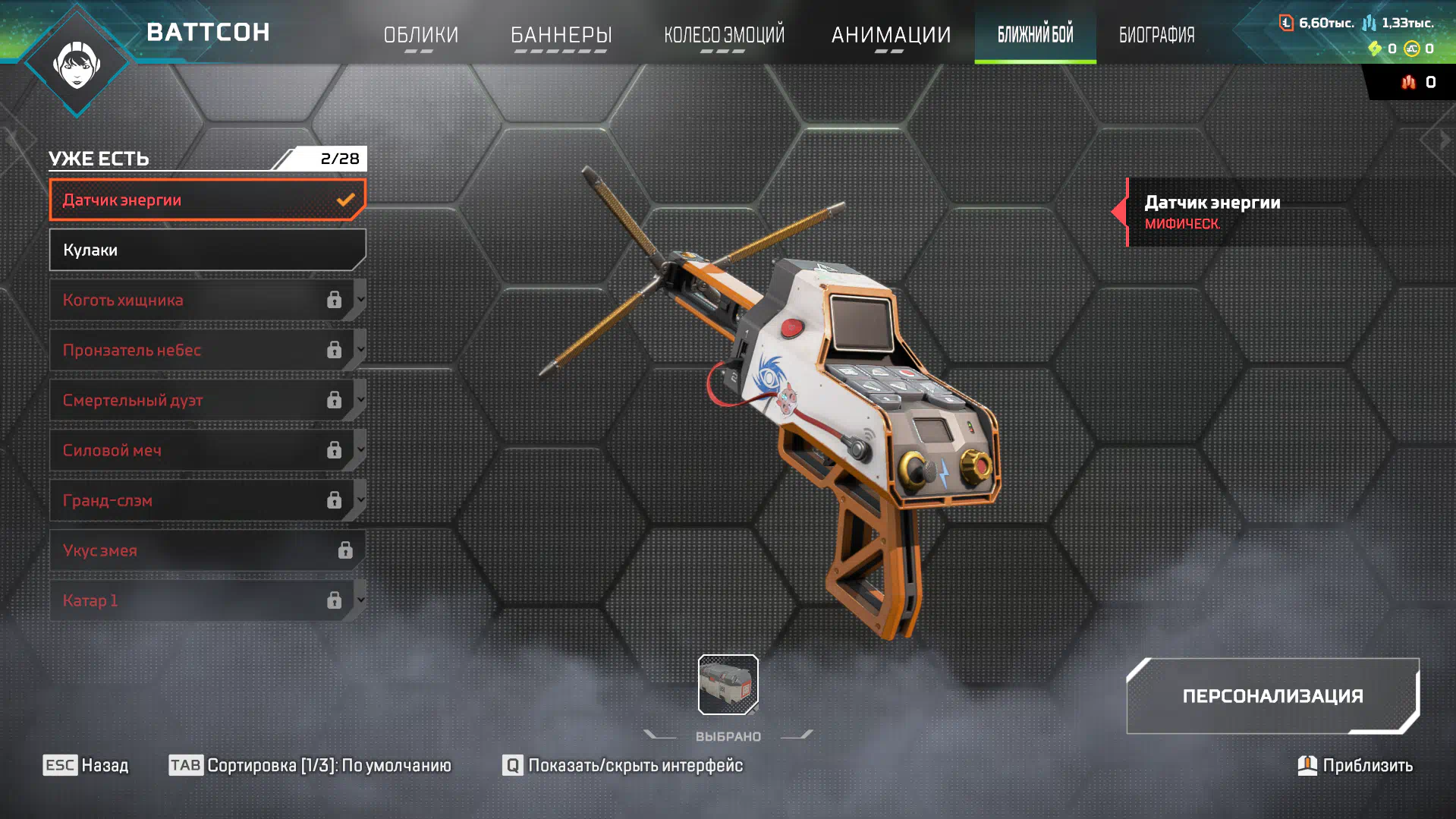Viewport: 1456px width, 819px height.
Task: Go back with the Назад button
Action: pos(86,765)
